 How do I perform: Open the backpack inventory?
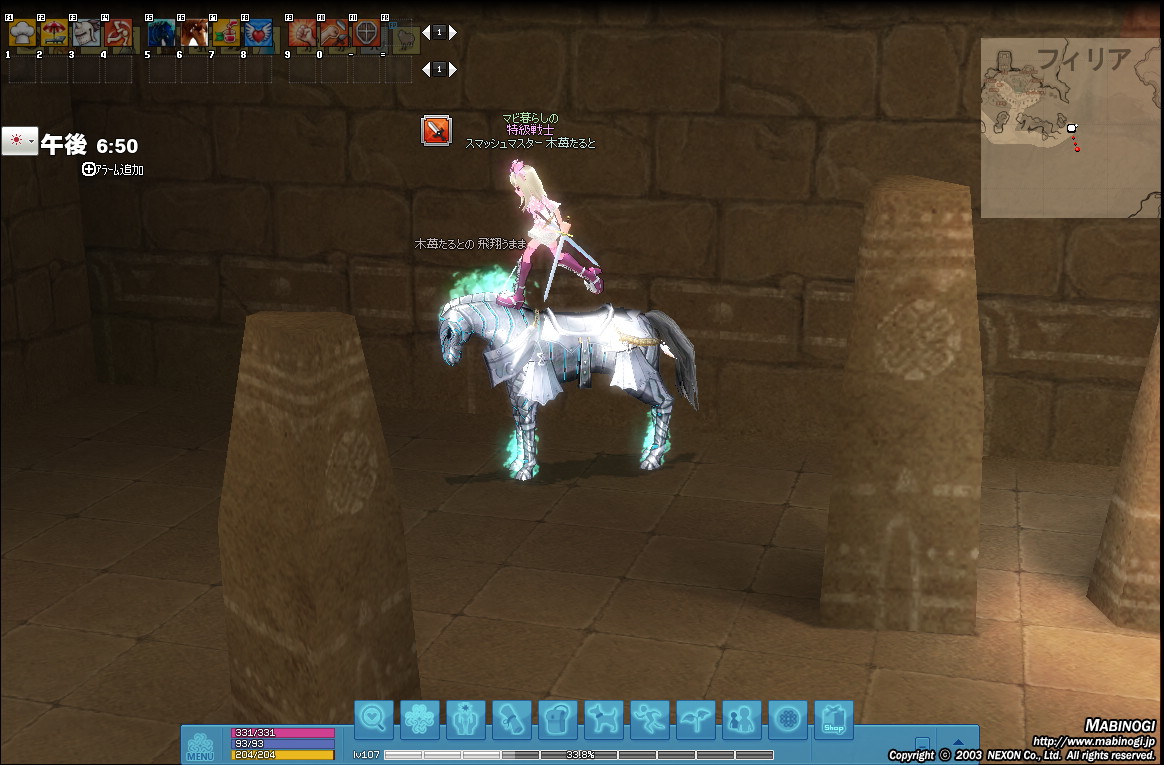(558, 718)
